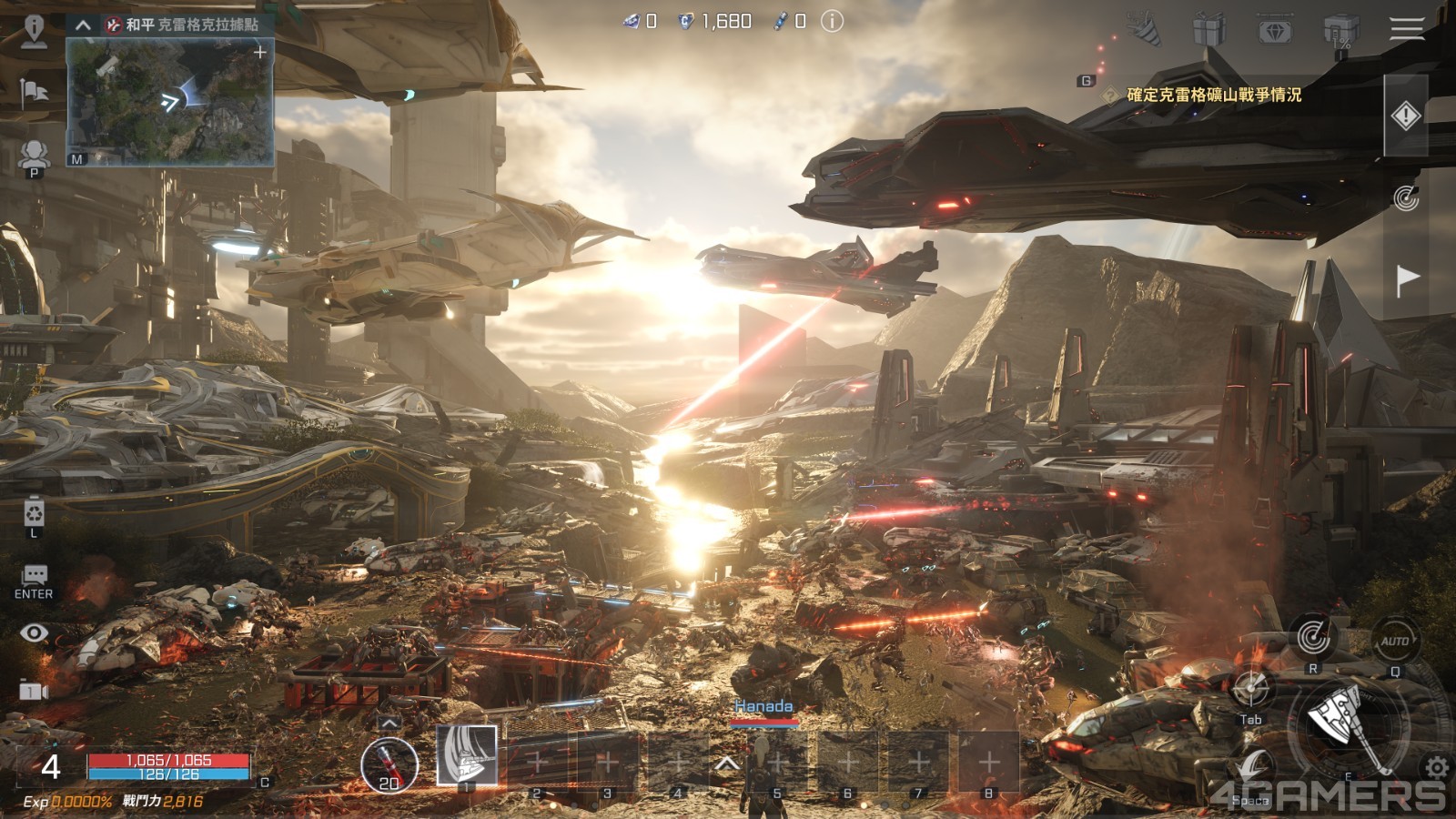
Task: Open the location info pin icon
Action: pos(34,29)
